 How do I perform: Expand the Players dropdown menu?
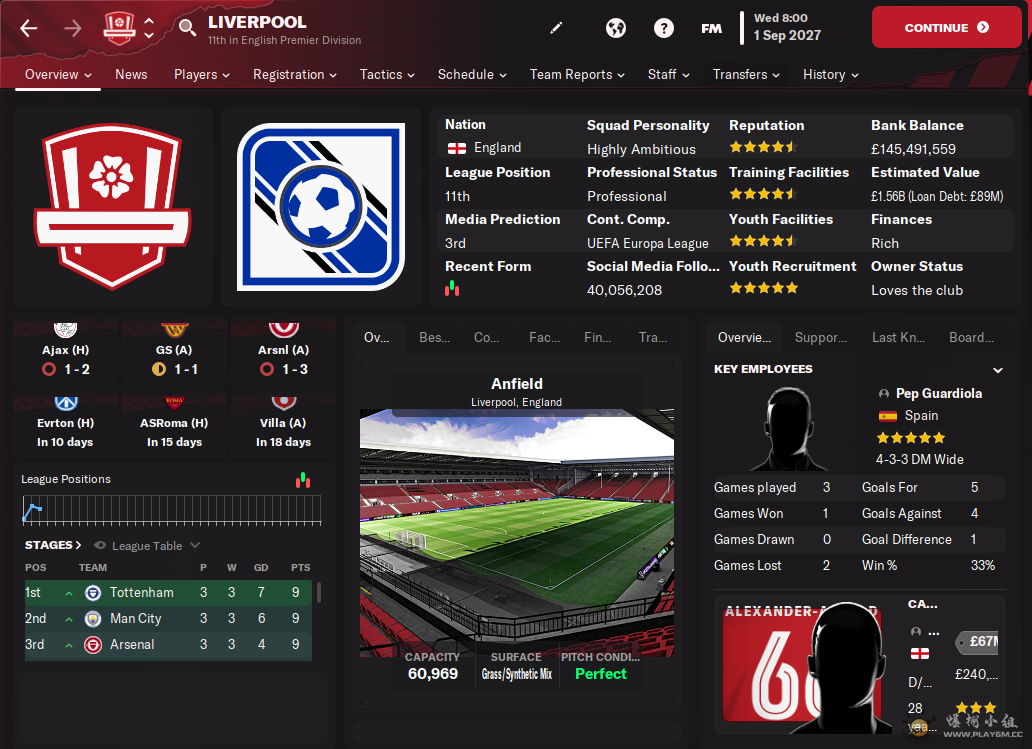point(201,74)
